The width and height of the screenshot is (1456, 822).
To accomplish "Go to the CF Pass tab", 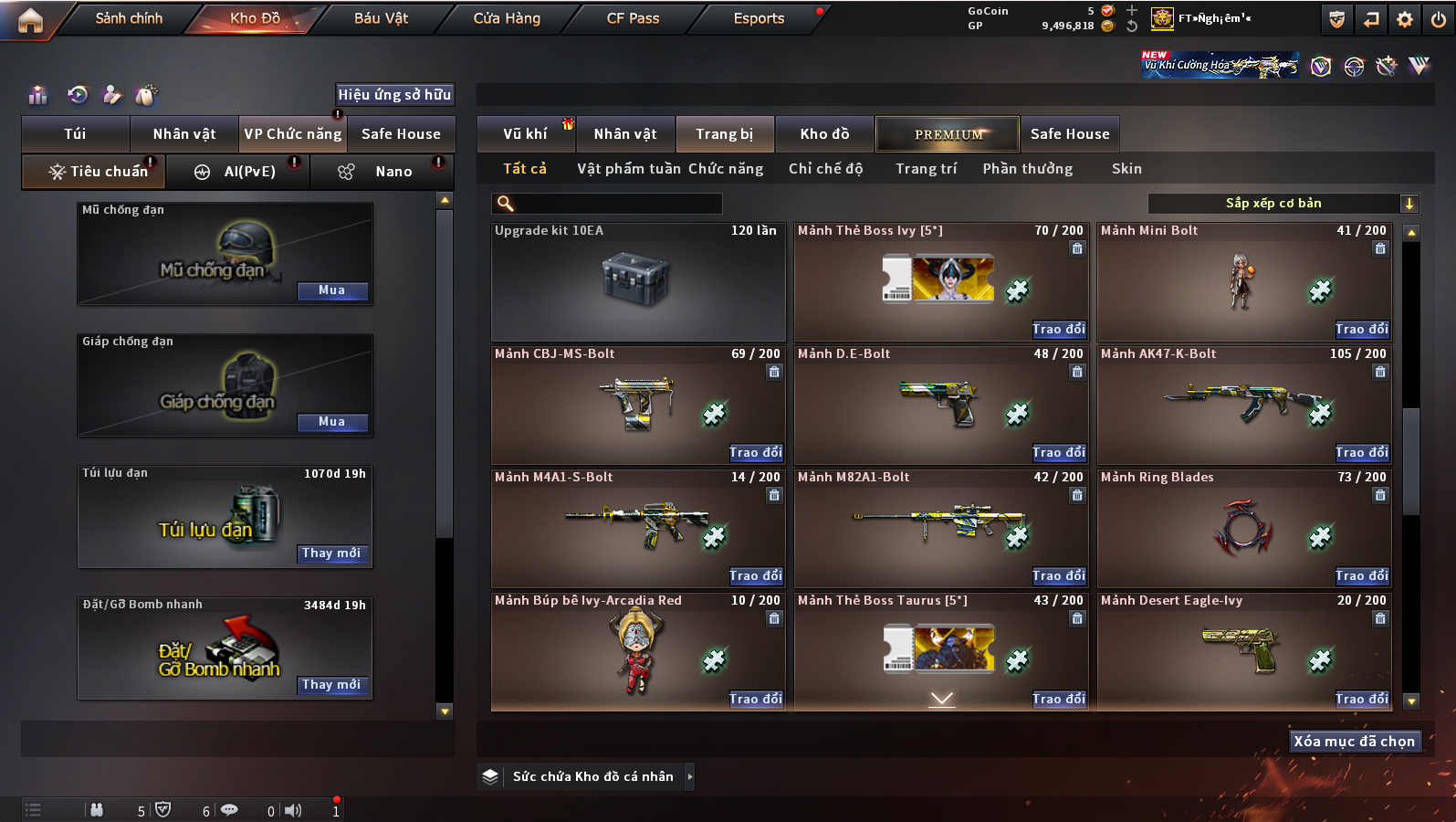I will click(633, 18).
